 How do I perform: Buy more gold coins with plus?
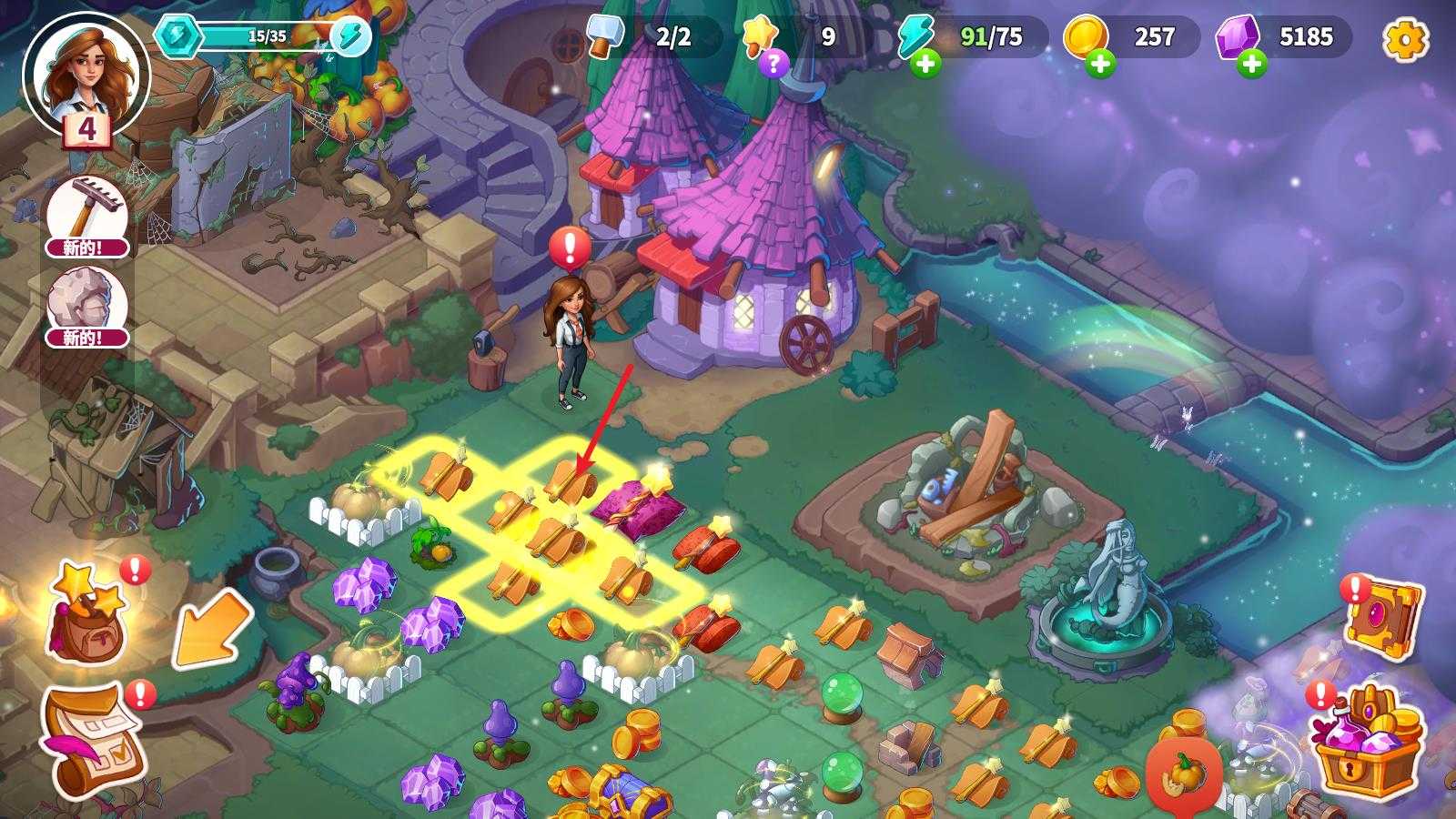pyautogui.click(x=1100, y=64)
